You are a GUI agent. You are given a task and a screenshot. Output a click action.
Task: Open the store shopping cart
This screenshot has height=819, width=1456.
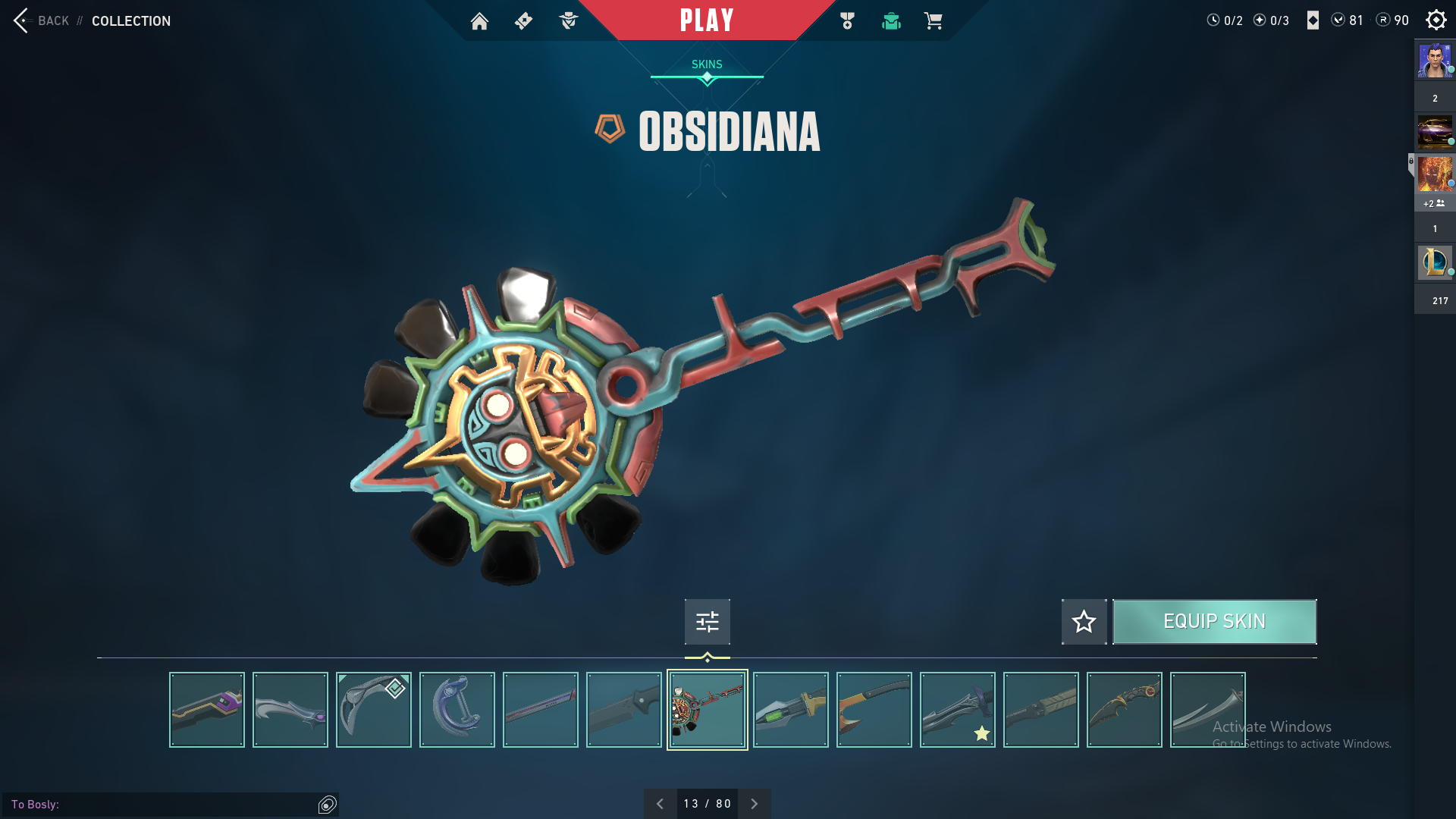(933, 21)
